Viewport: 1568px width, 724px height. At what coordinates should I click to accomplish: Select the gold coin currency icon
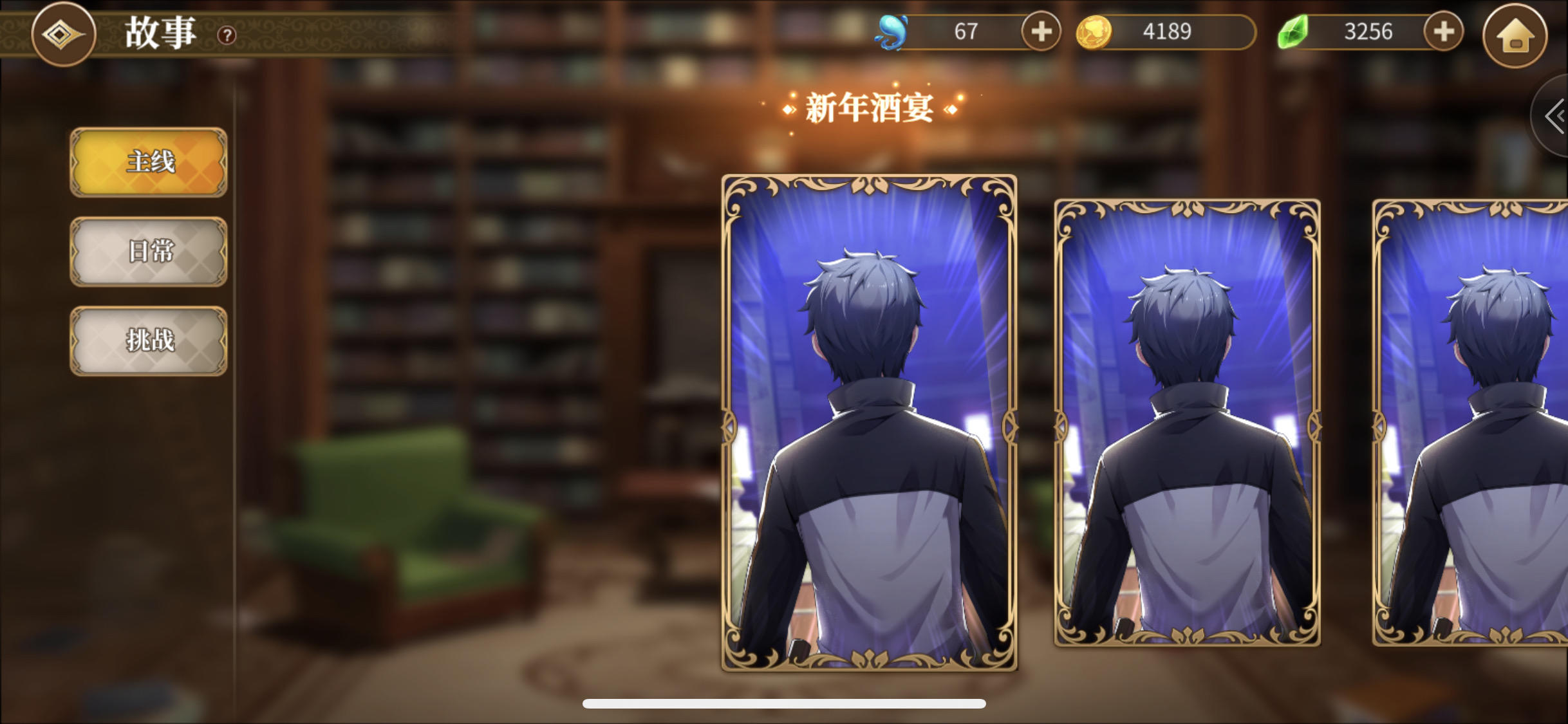click(1094, 31)
